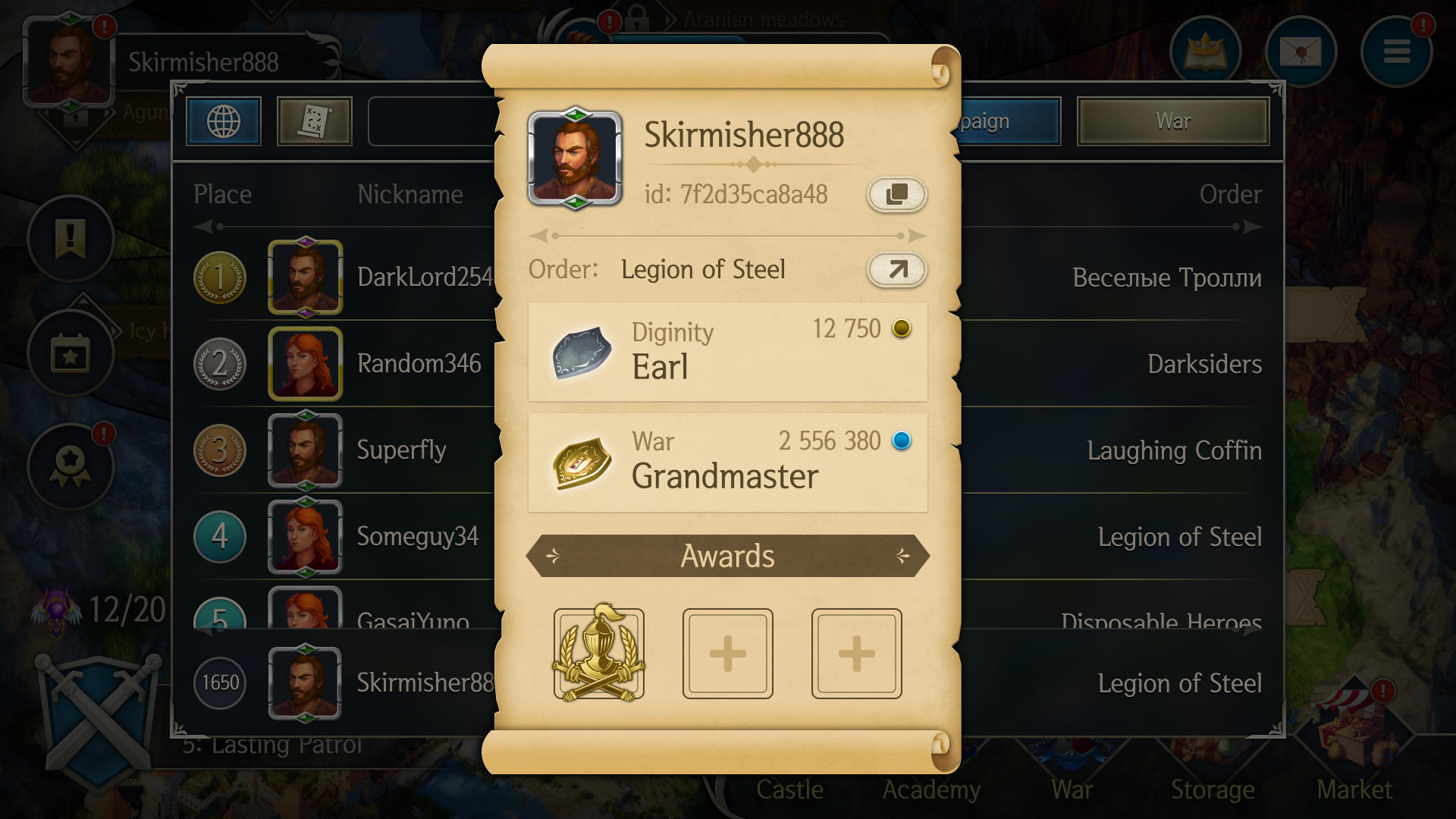Copy the player id to clipboard
The width and height of the screenshot is (1456, 819).
(896, 194)
